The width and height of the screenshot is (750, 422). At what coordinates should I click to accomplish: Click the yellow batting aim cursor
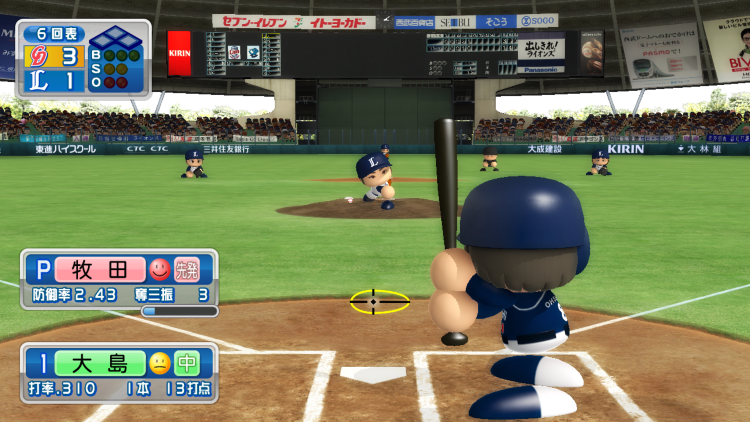379,301
